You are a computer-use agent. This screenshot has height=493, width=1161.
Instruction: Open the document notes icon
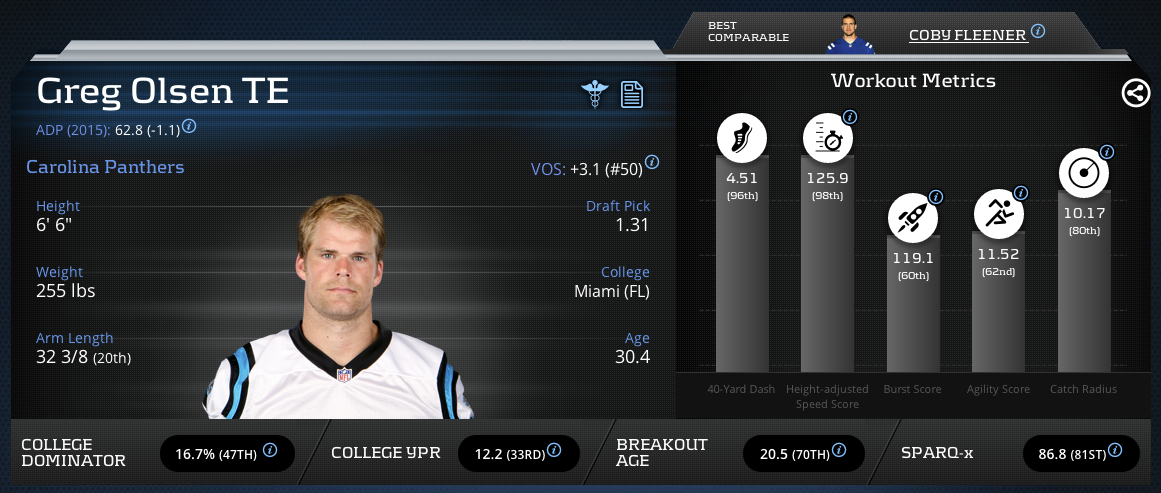(x=632, y=94)
